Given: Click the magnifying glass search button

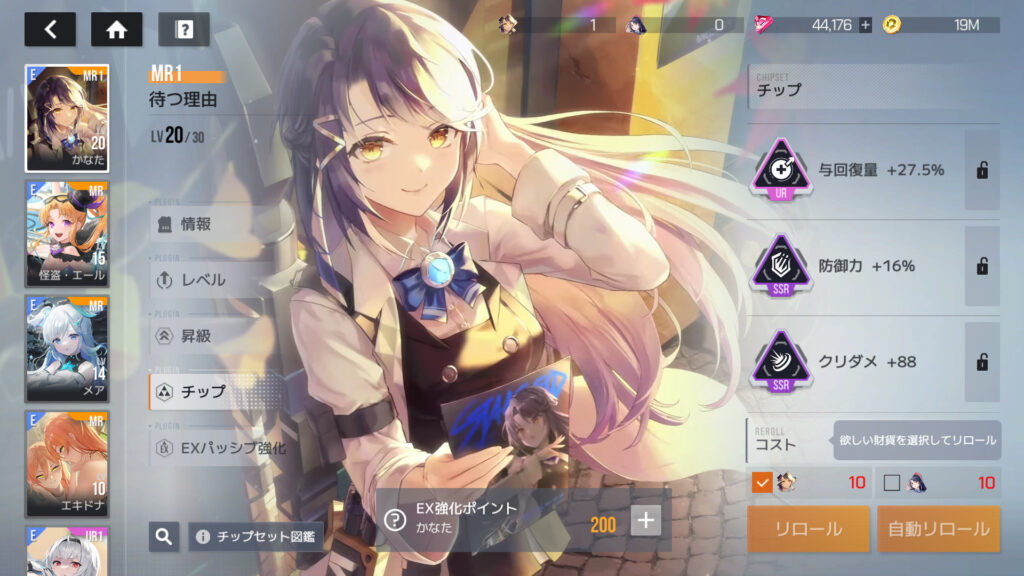Looking at the screenshot, I should (x=164, y=537).
